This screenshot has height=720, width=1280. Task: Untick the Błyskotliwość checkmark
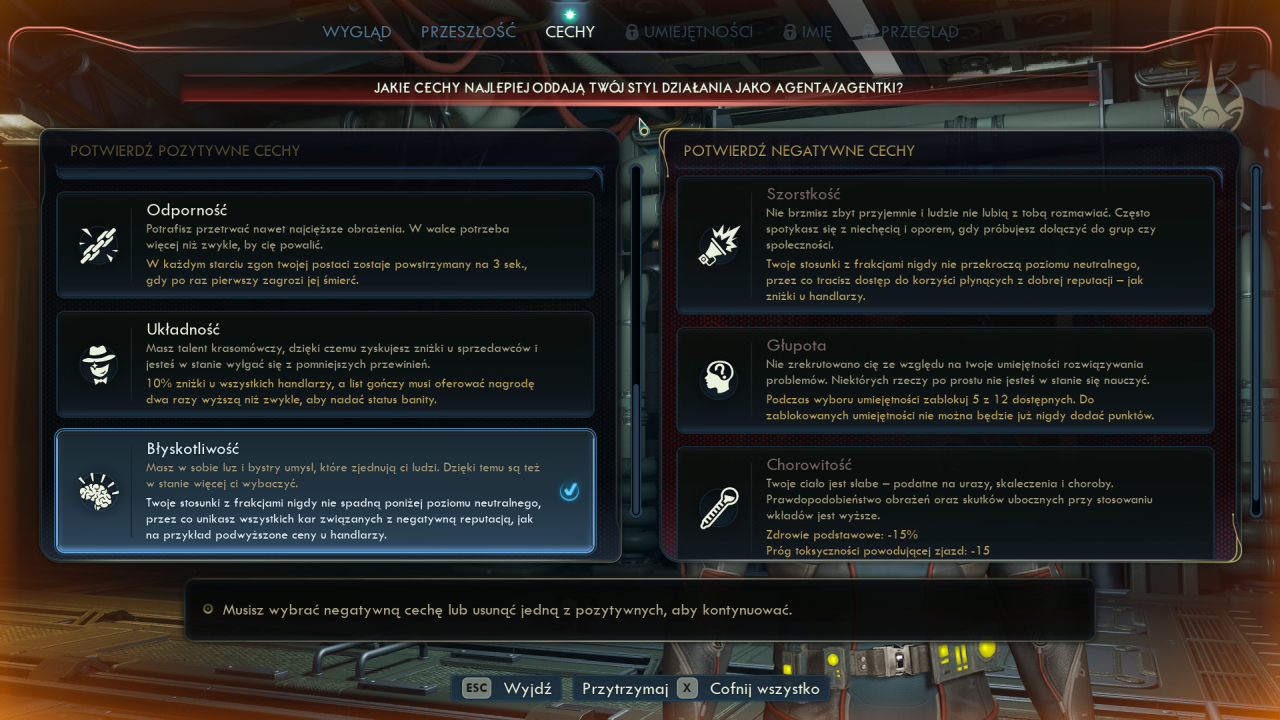coord(569,491)
